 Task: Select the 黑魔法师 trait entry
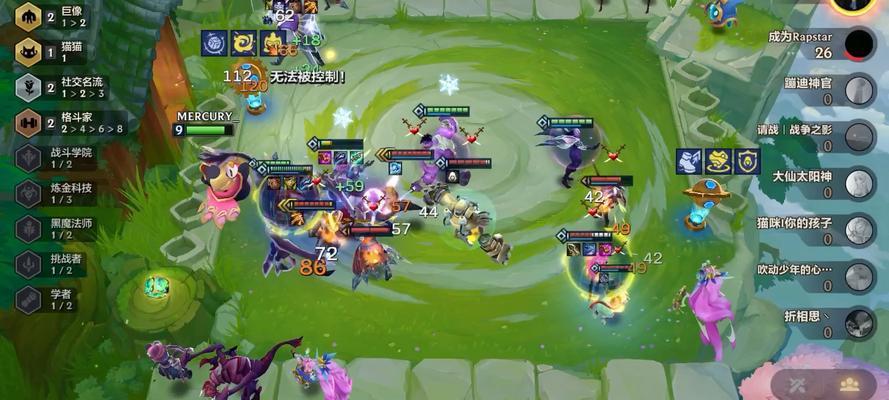[58, 229]
